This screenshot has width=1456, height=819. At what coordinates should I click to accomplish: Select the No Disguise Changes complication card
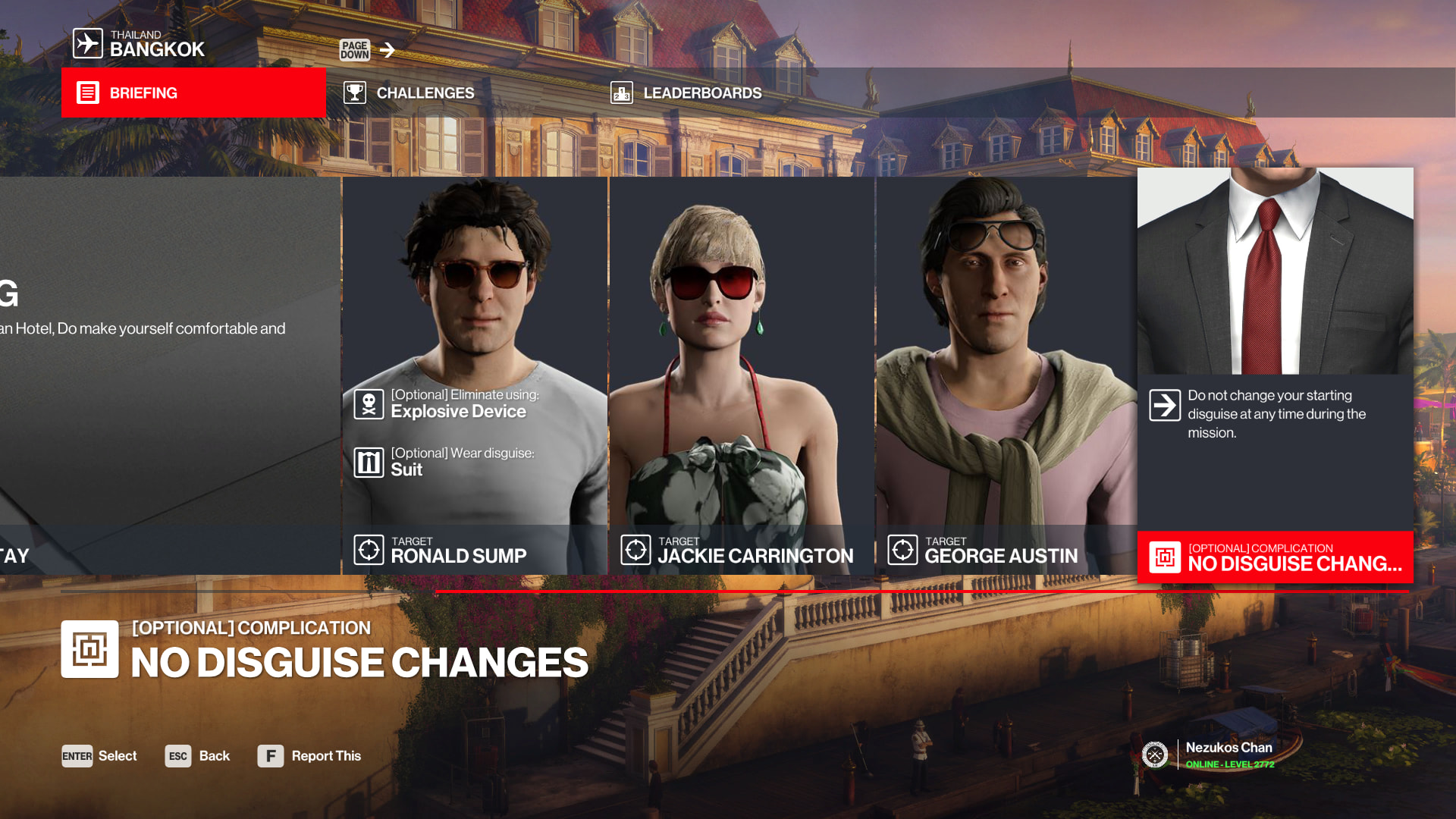pyautogui.click(x=1275, y=375)
